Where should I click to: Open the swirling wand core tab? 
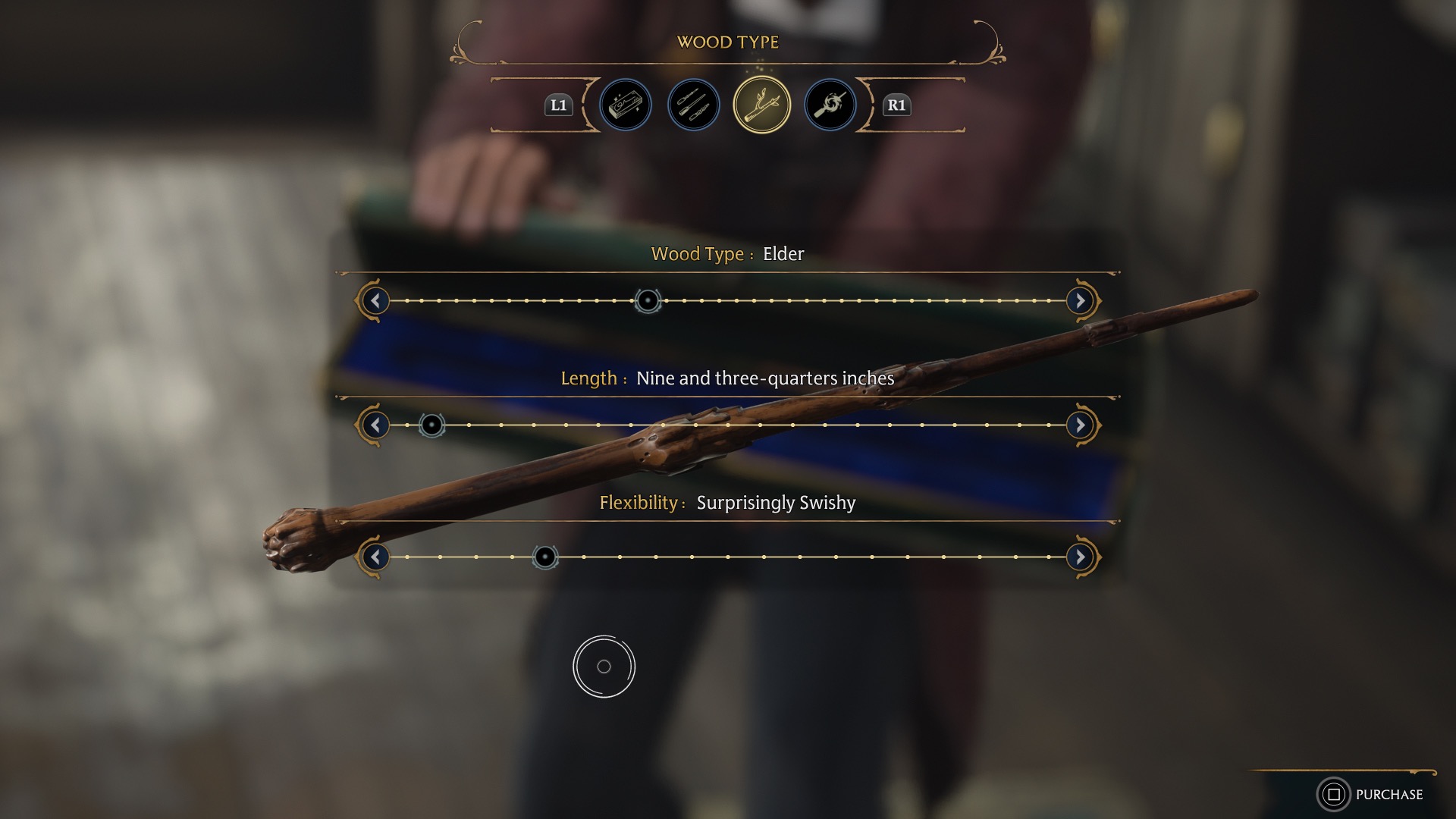point(830,105)
